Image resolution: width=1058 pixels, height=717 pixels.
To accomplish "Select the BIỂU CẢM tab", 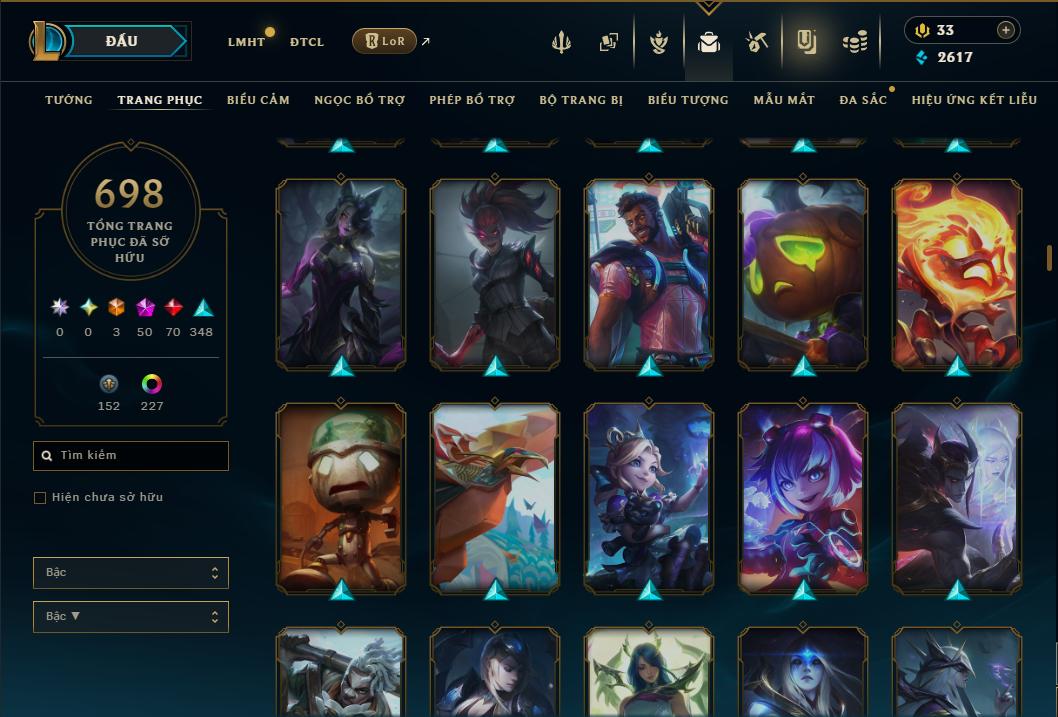I will [x=258, y=100].
